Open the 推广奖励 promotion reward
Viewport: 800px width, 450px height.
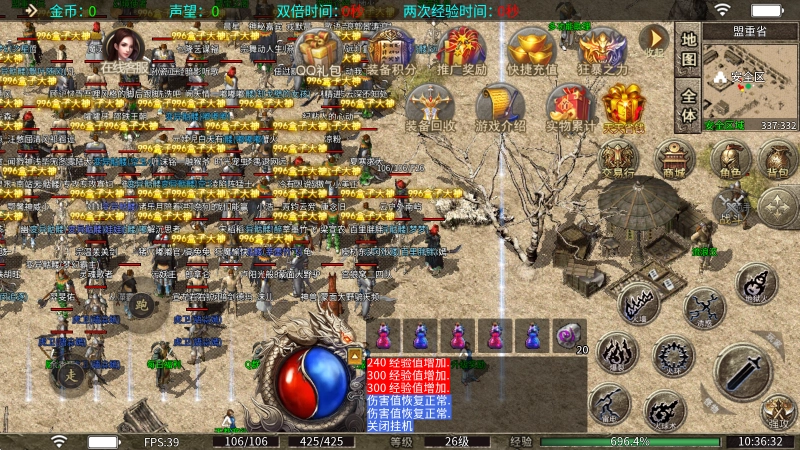tap(461, 51)
